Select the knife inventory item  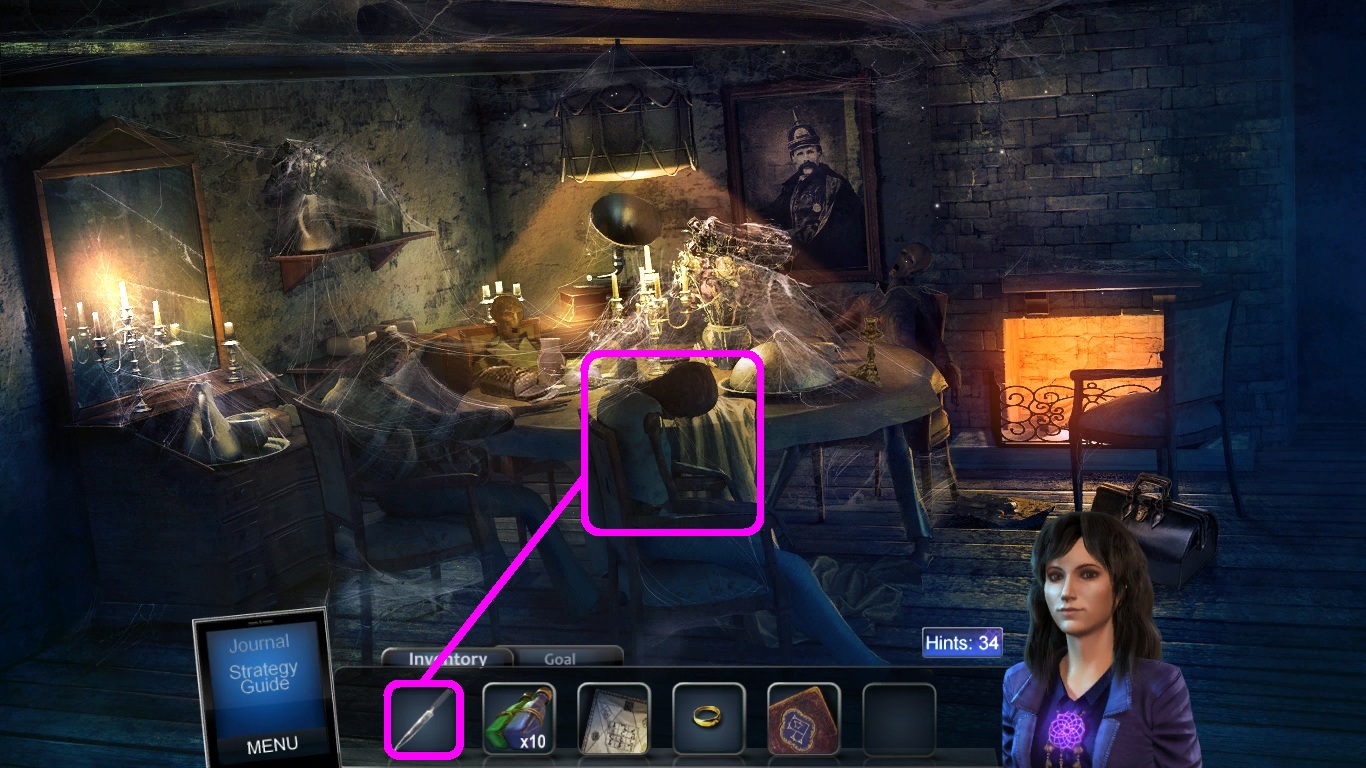click(422, 717)
